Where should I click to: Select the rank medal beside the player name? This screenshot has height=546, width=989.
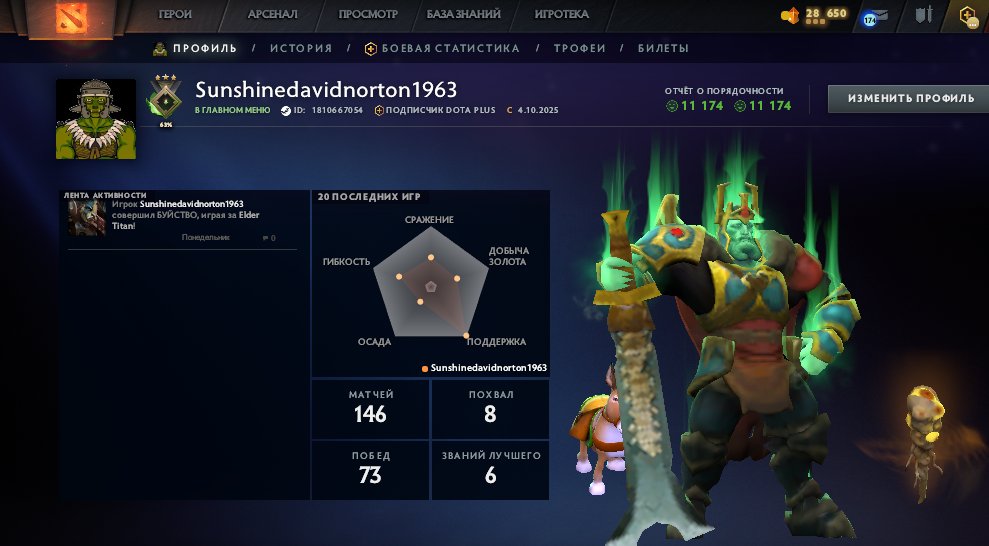[165, 99]
